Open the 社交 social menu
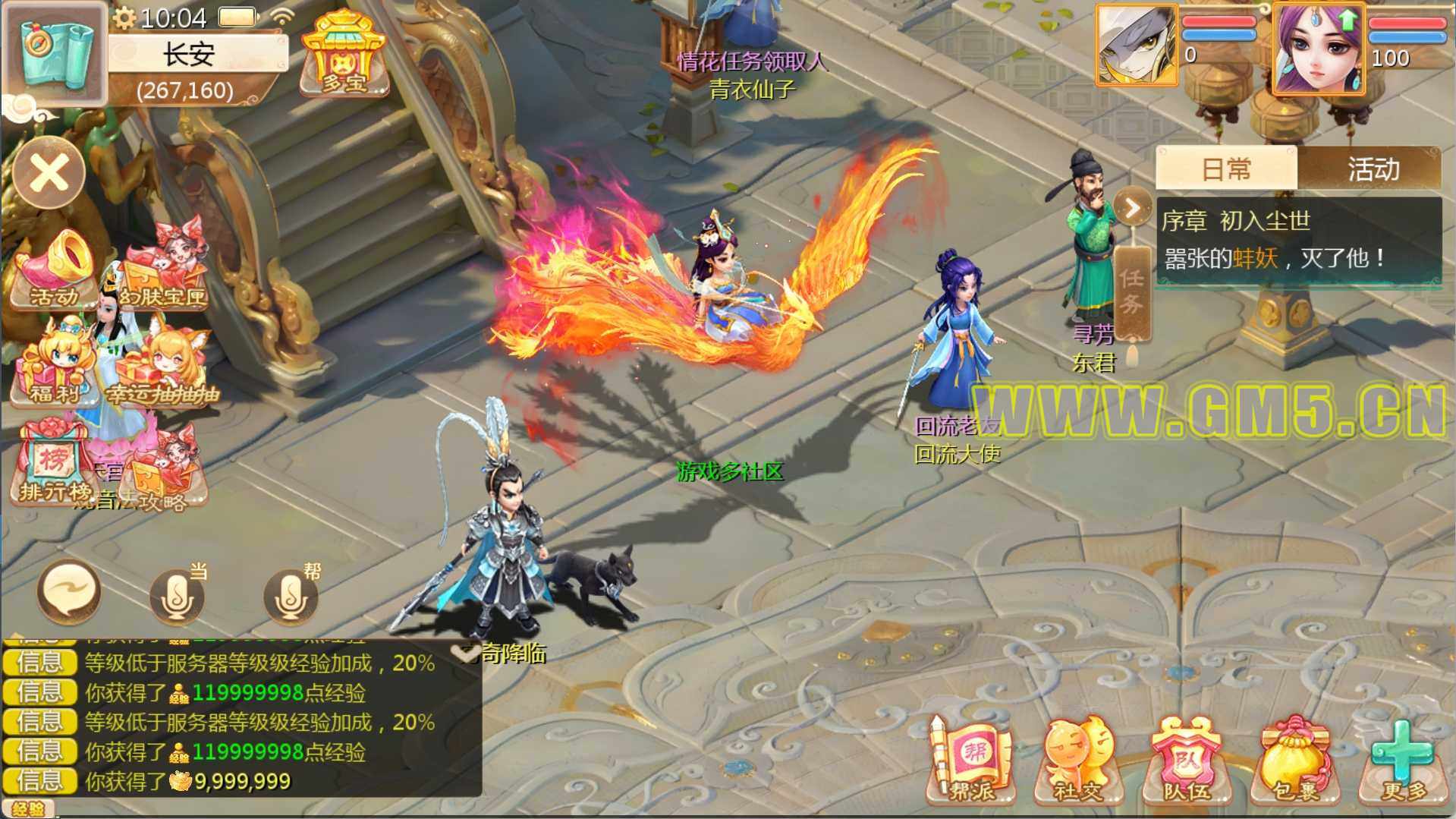 coord(1077,759)
